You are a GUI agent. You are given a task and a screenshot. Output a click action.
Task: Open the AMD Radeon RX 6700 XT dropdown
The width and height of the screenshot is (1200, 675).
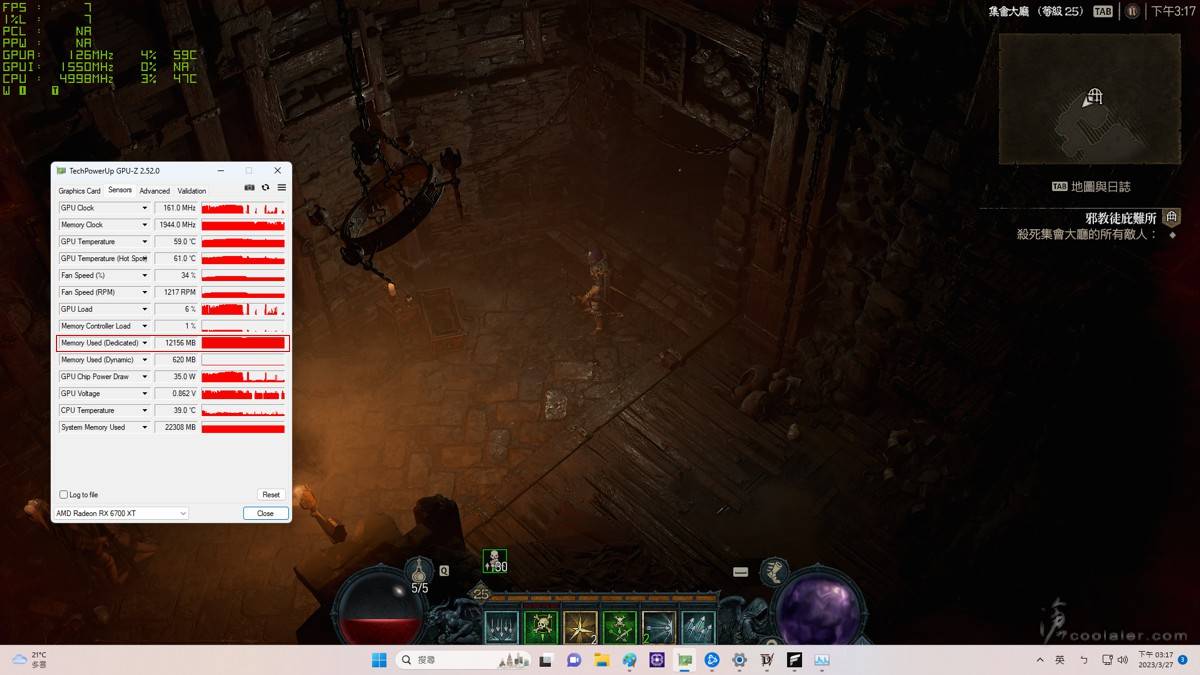(121, 513)
